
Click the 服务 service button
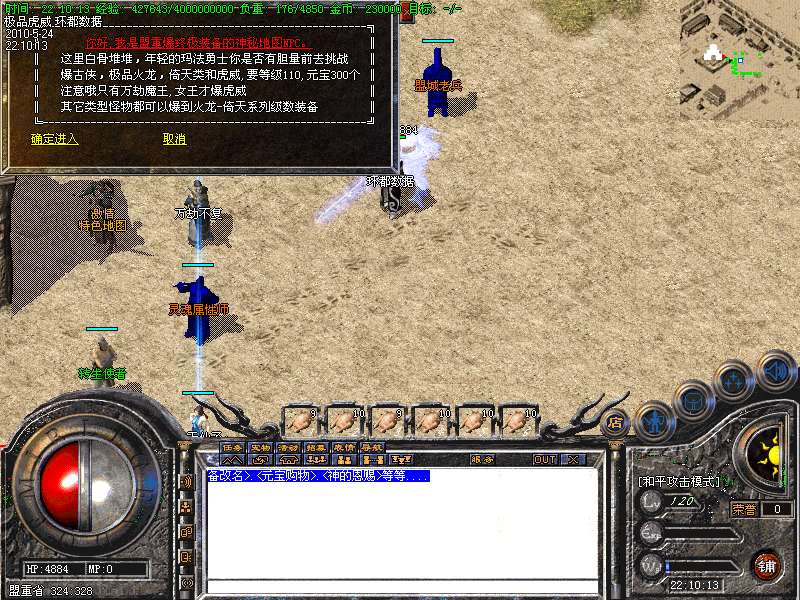click(x=482, y=460)
